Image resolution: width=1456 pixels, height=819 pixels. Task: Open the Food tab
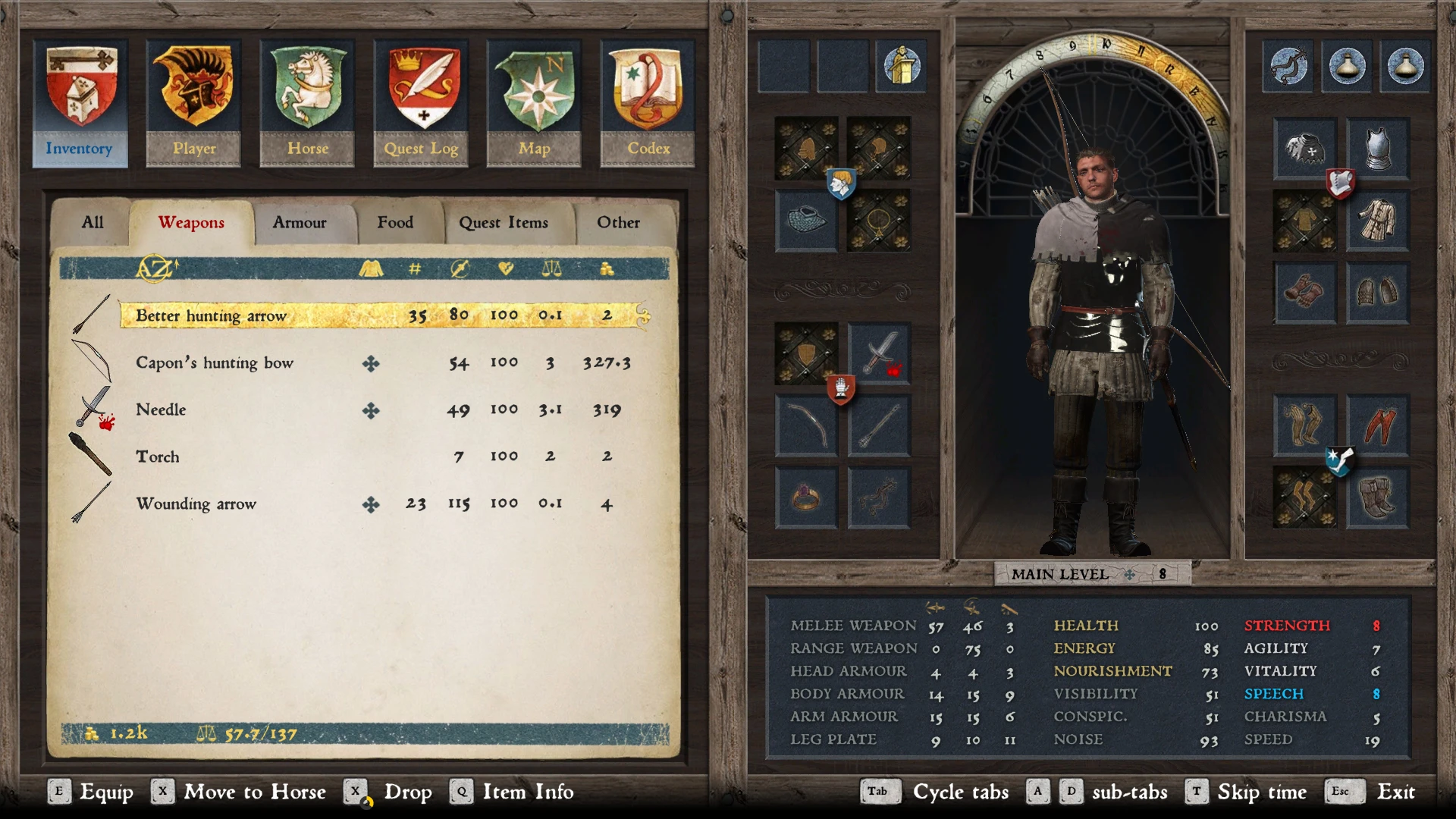point(394,222)
